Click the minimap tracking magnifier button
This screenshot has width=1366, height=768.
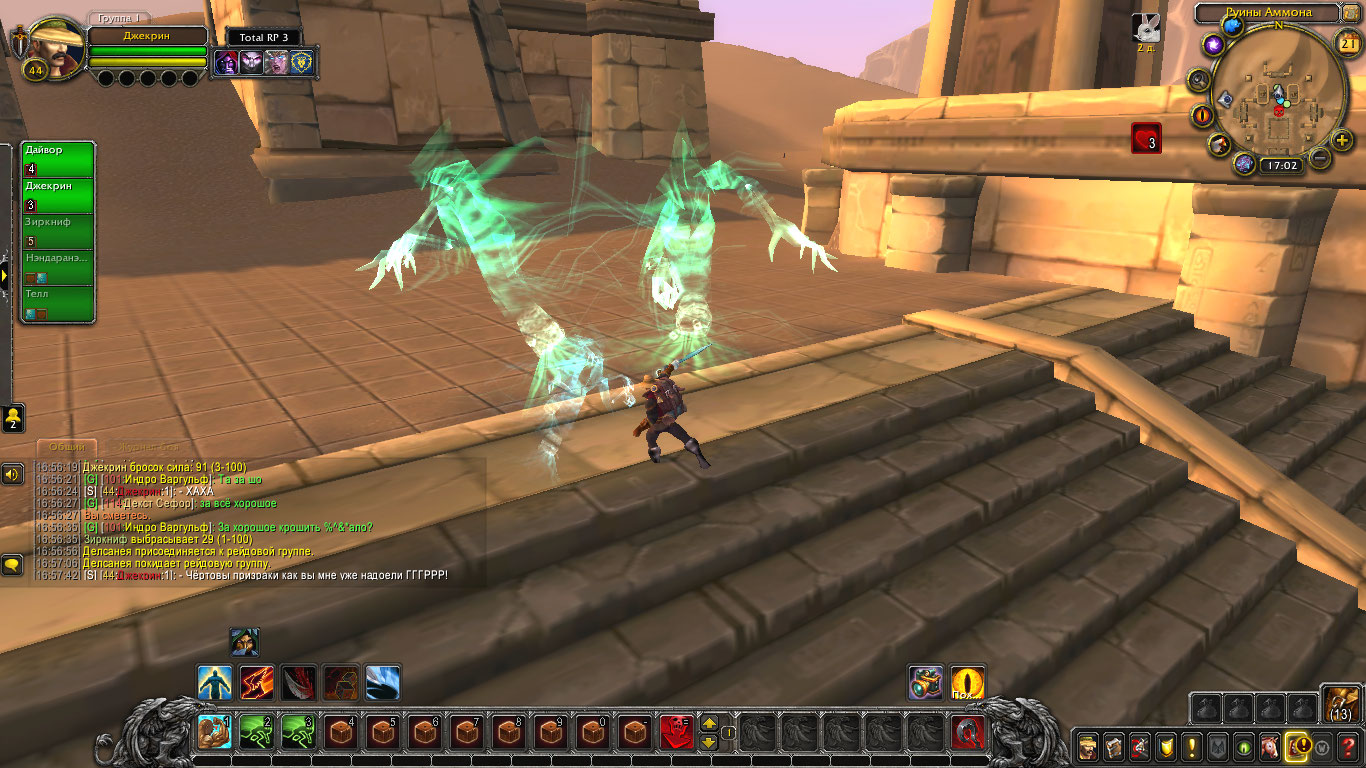coord(1200,80)
